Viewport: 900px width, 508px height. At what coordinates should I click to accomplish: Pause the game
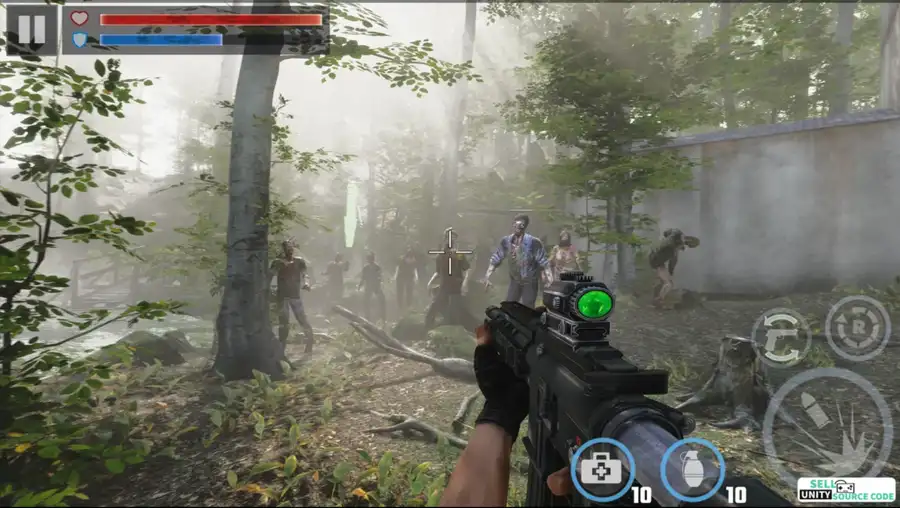click(x=31, y=29)
